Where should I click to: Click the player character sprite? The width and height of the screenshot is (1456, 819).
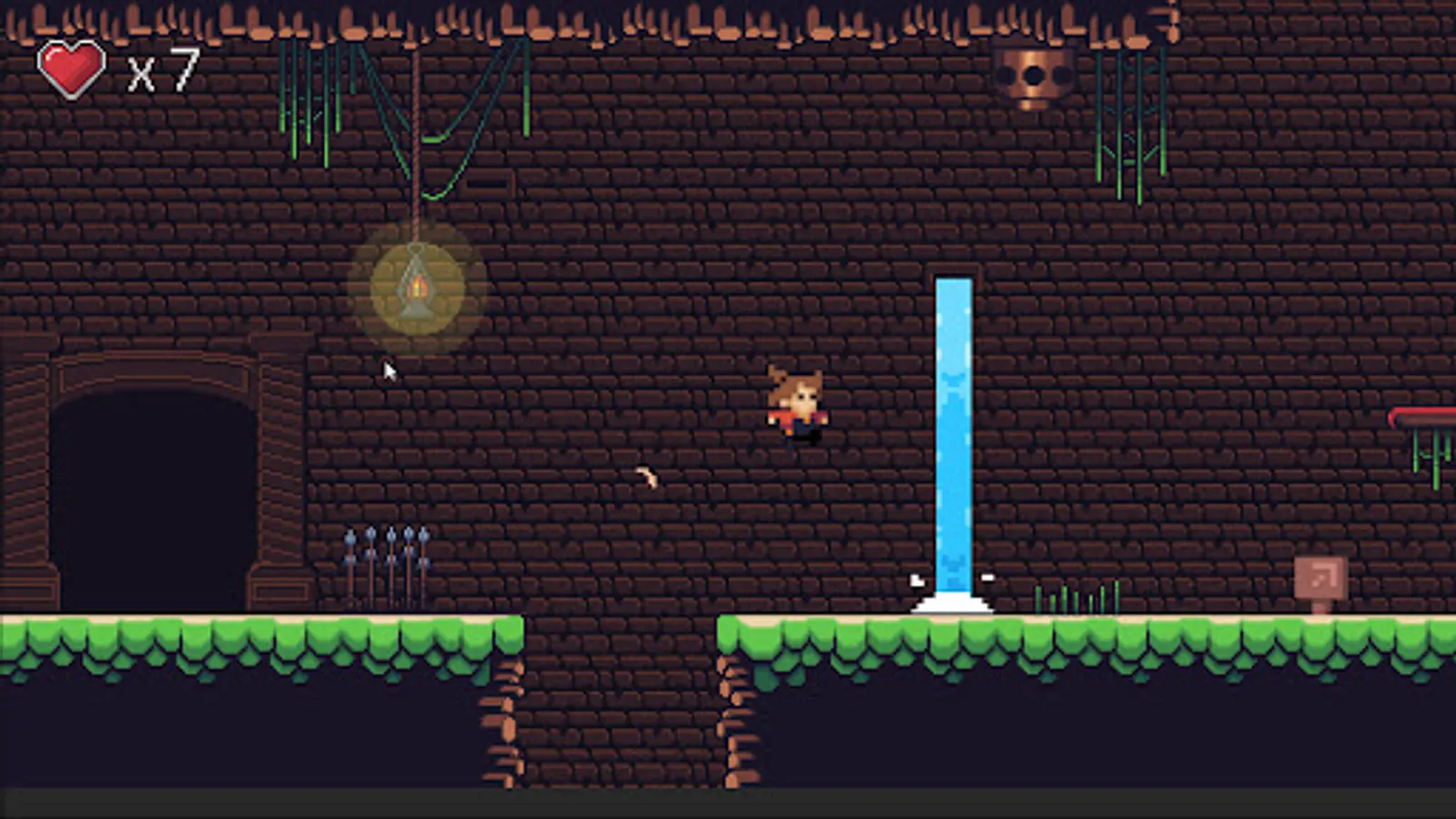(x=798, y=405)
